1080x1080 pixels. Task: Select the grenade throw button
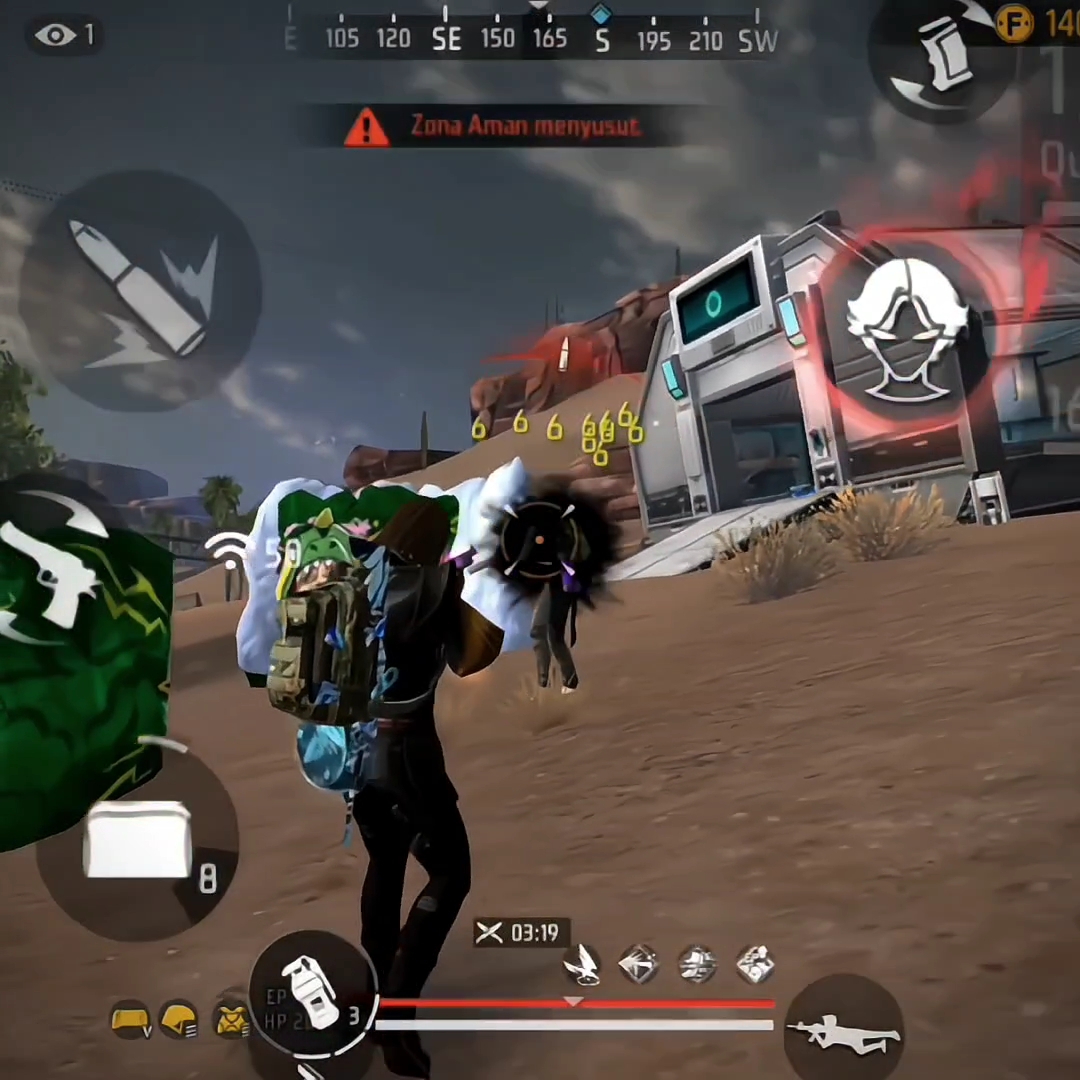pos(311,993)
